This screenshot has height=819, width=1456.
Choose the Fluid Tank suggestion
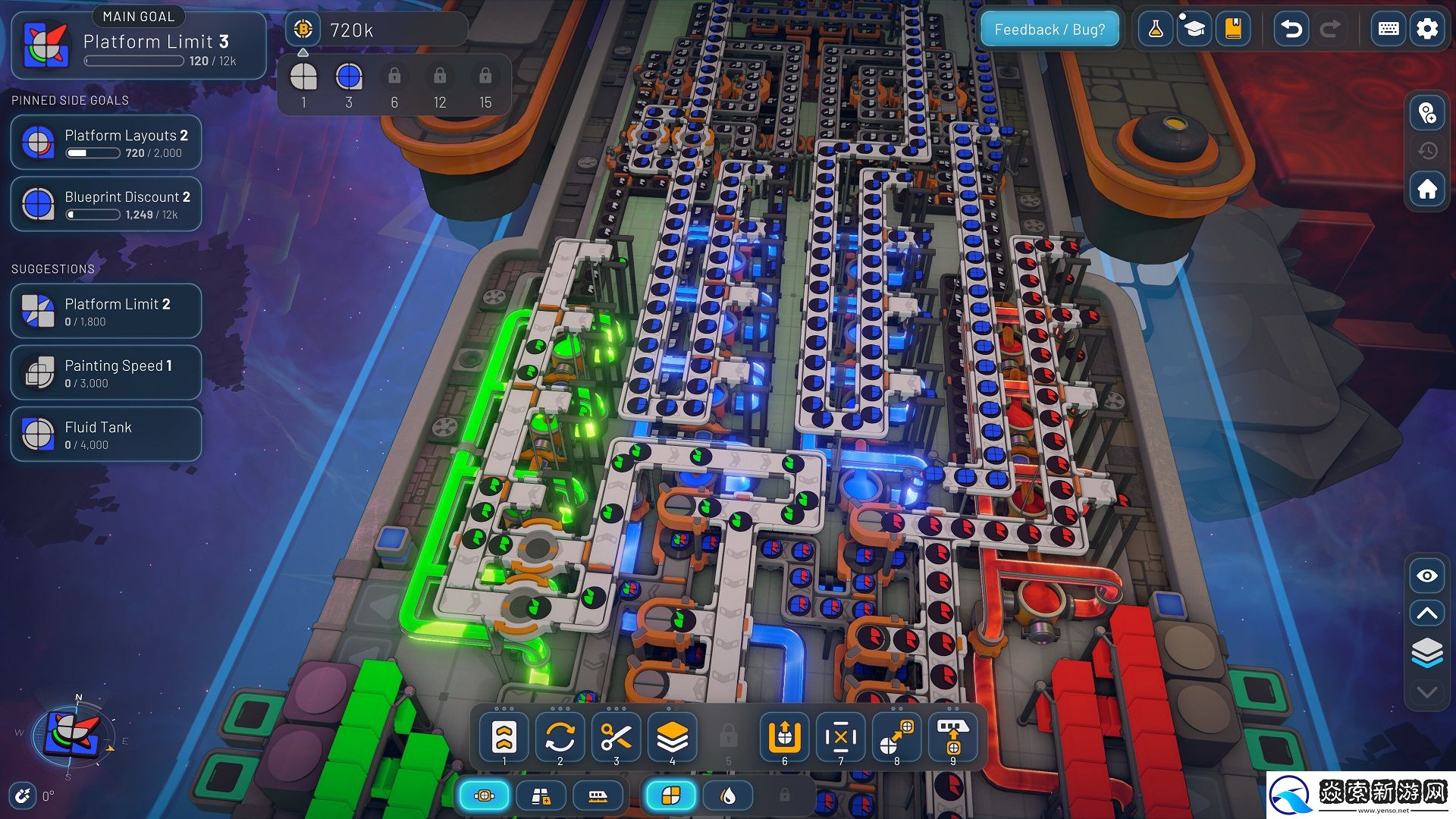(106, 434)
